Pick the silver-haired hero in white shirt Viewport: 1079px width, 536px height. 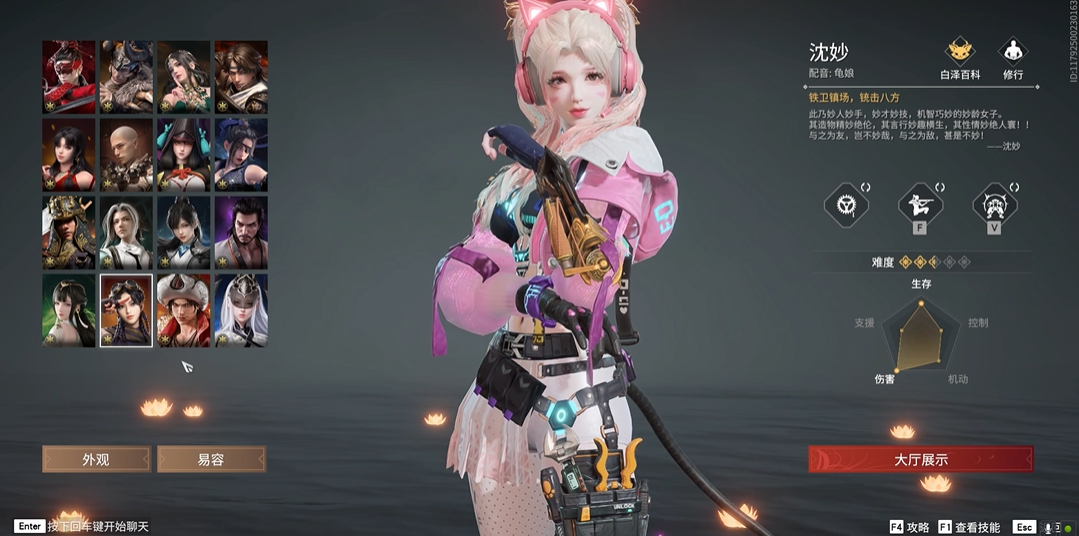pyautogui.click(x=126, y=233)
